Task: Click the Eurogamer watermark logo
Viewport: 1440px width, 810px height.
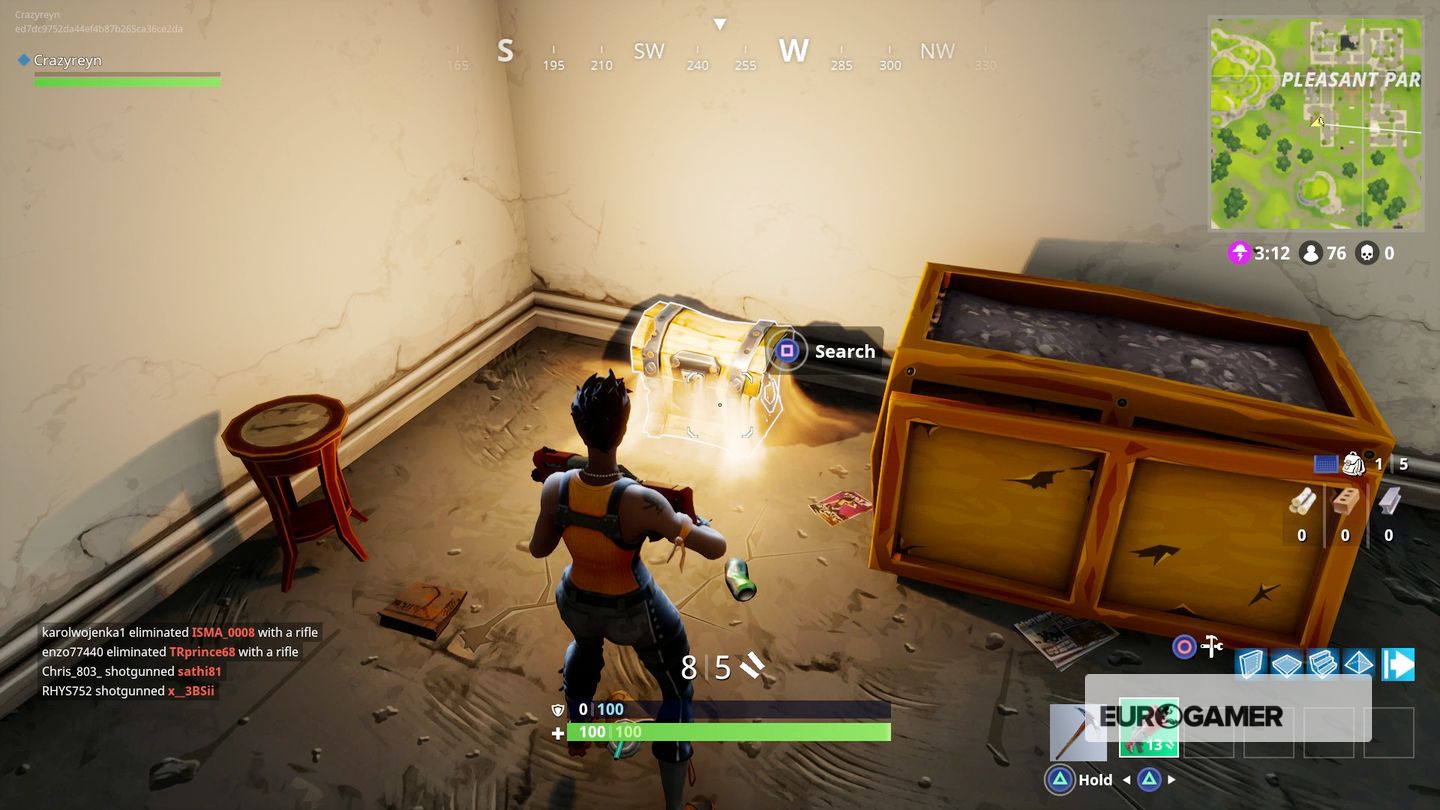Action: click(1190, 716)
